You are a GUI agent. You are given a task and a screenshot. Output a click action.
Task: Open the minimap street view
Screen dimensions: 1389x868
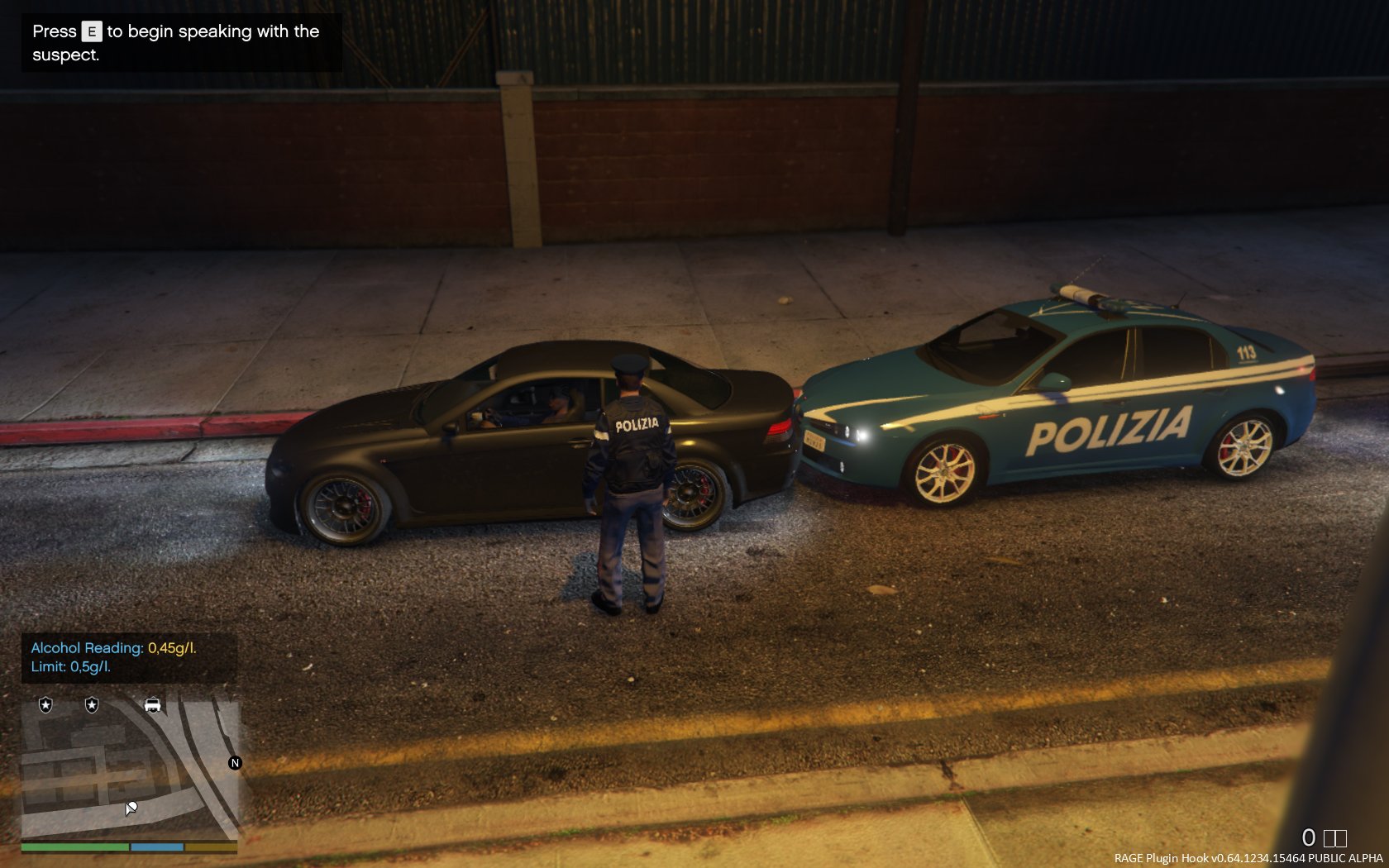point(130,767)
